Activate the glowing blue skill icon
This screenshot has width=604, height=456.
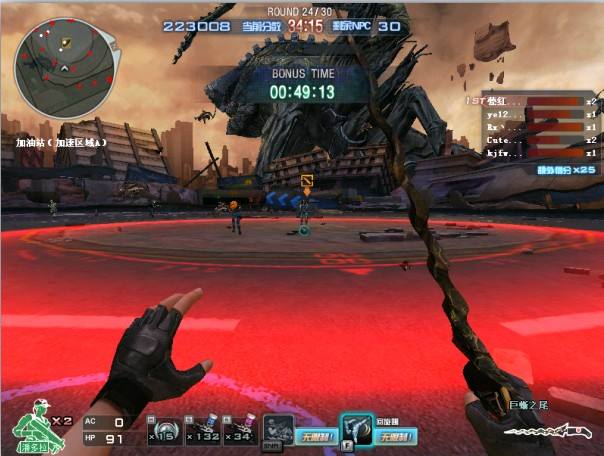(356, 428)
